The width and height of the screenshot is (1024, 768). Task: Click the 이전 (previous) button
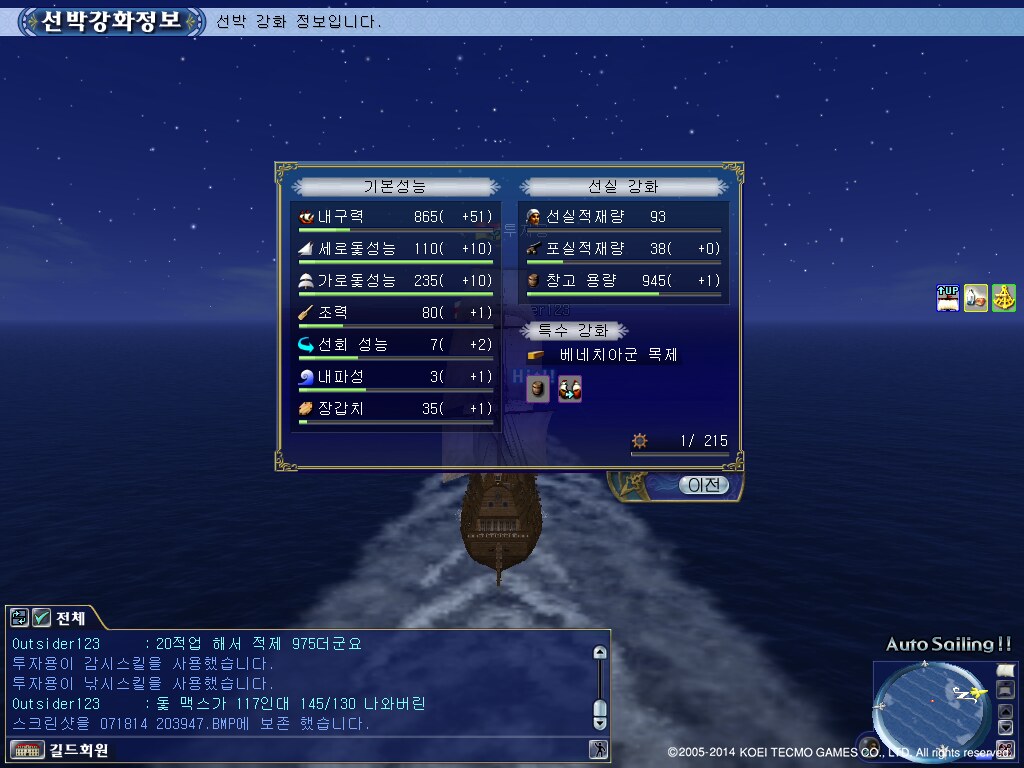(705, 485)
